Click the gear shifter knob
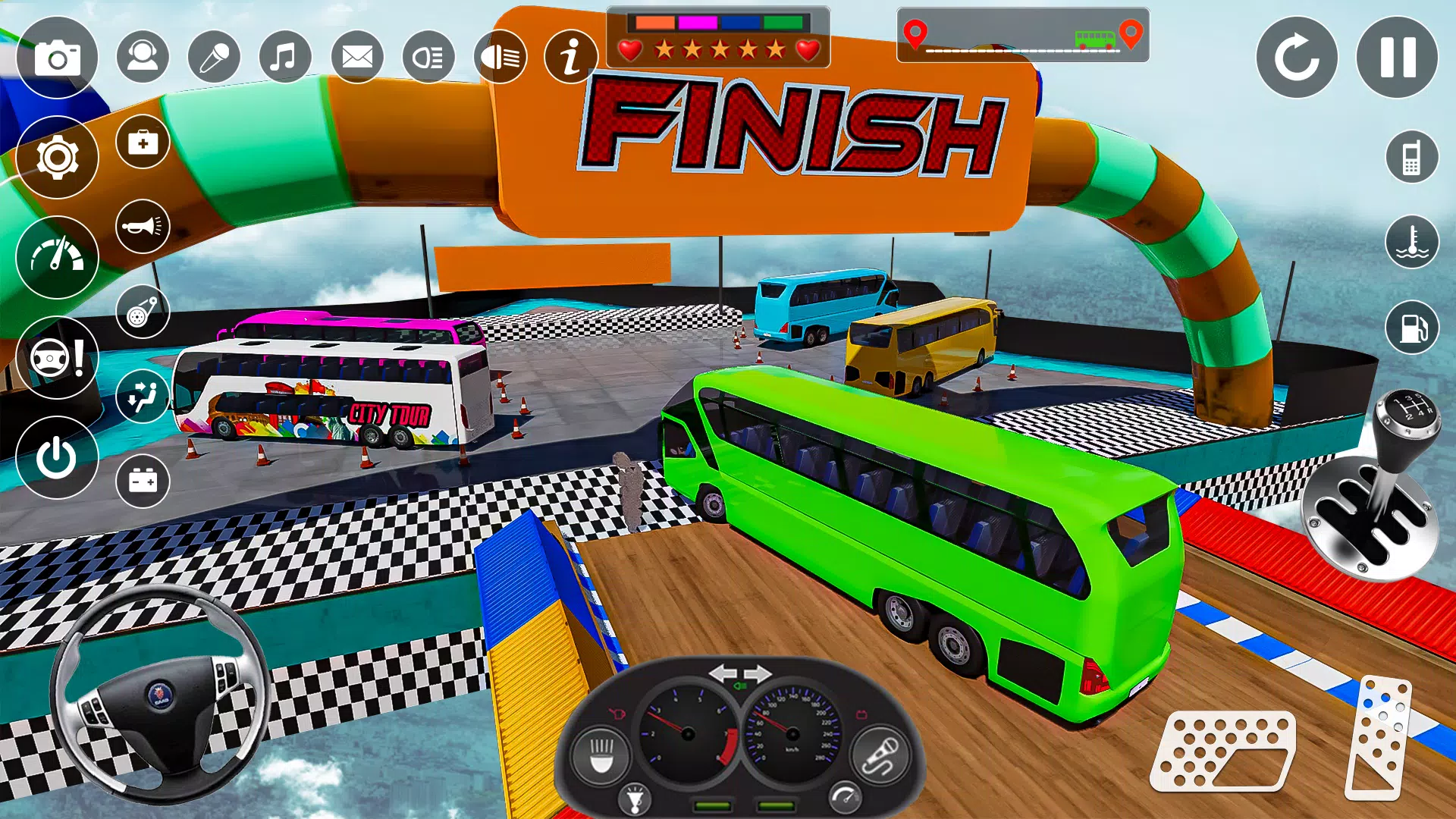This screenshot has height=819, width=1456. click(1407, 416)
